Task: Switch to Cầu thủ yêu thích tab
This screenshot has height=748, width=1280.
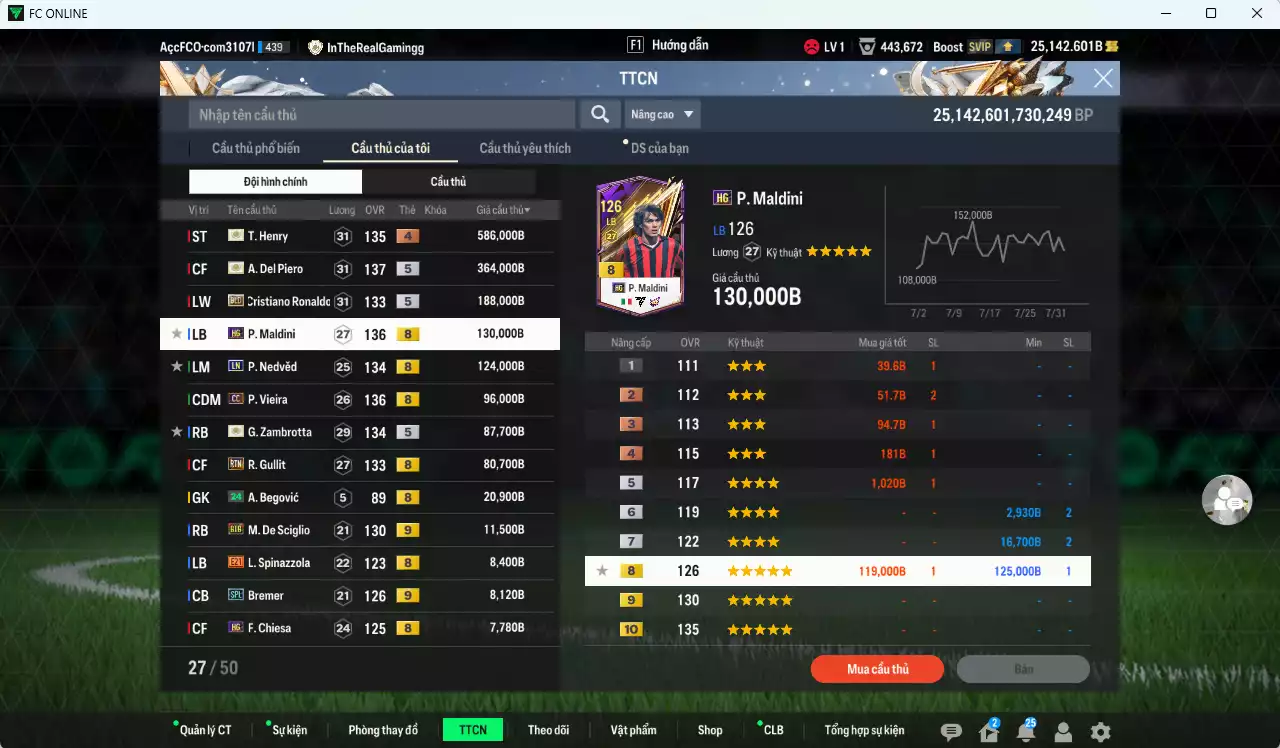Action: [525, 148]
